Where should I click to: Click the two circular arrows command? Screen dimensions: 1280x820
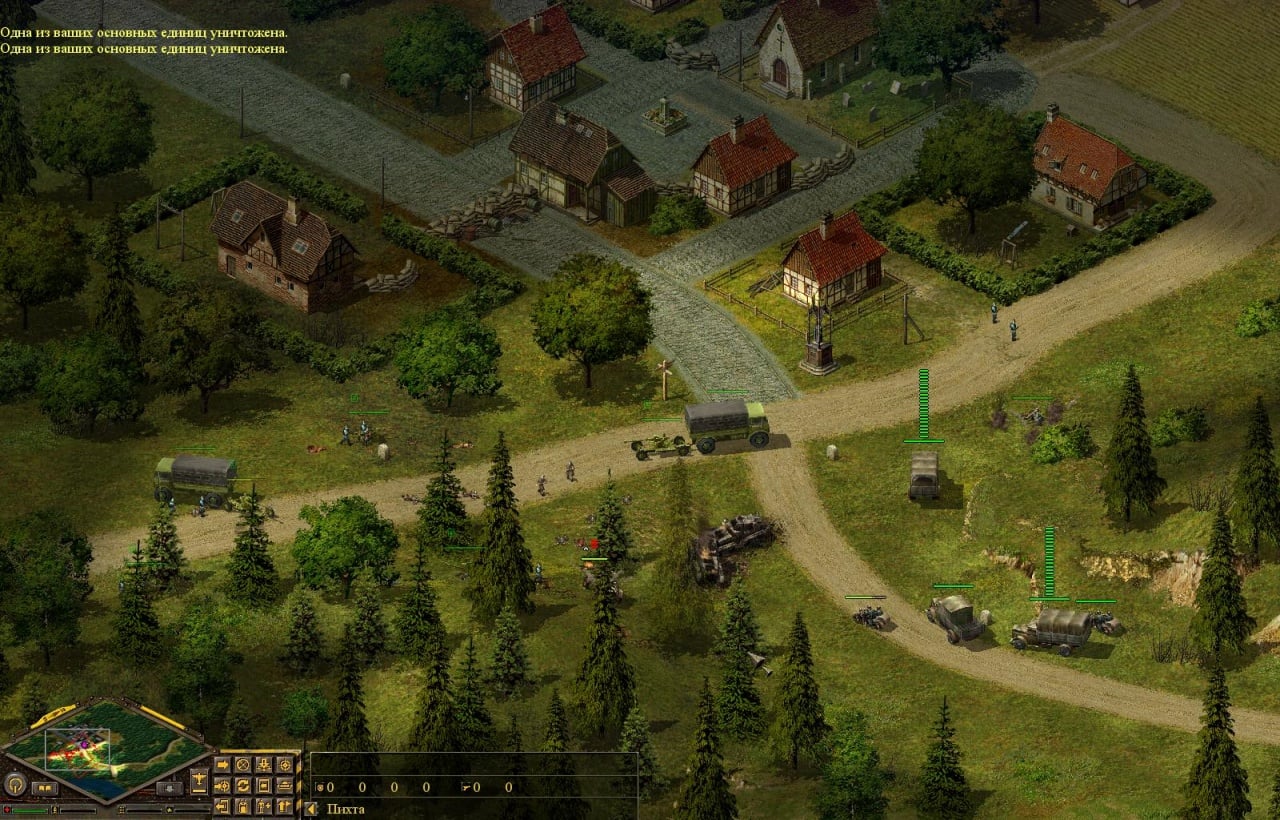[243, 786]
